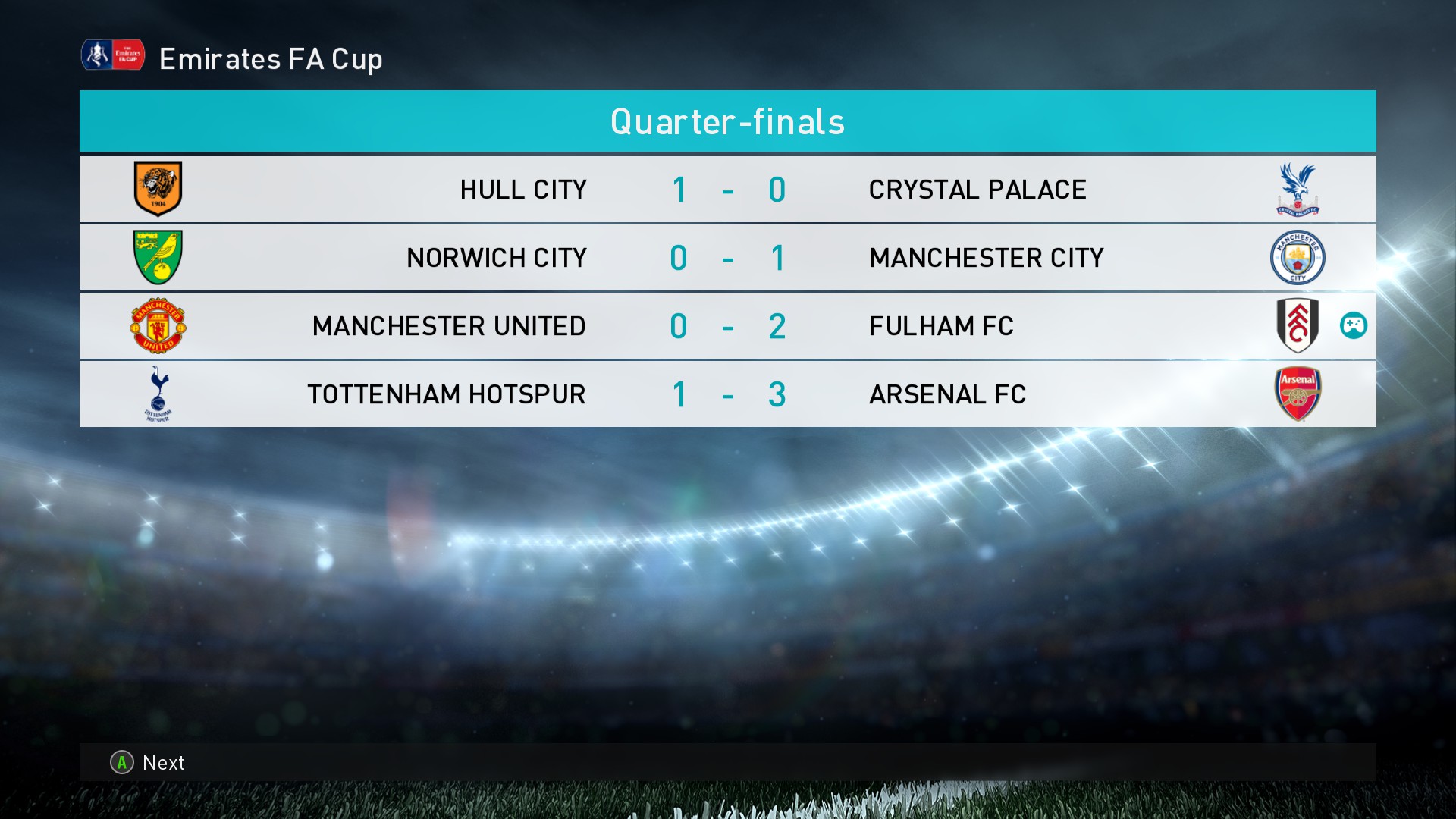Select the Hull City vs Crystal Palace row
This screenshot has width=1456, height=819.
[x=727, y=190]
